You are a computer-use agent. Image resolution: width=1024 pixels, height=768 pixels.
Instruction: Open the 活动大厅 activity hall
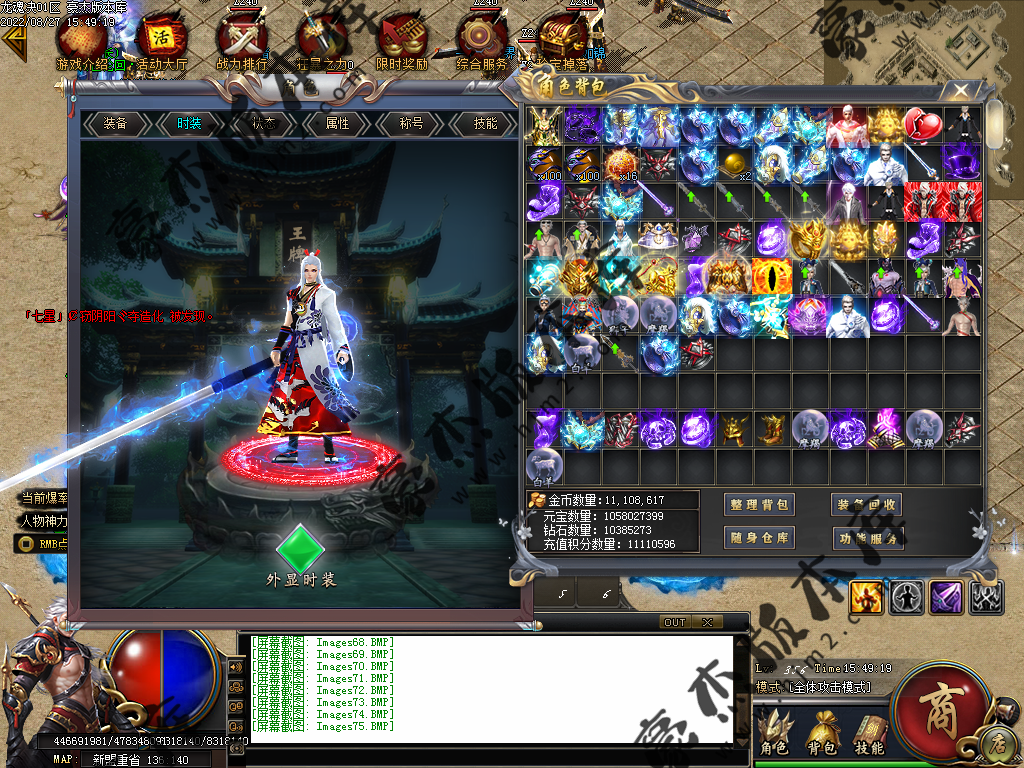161,41
